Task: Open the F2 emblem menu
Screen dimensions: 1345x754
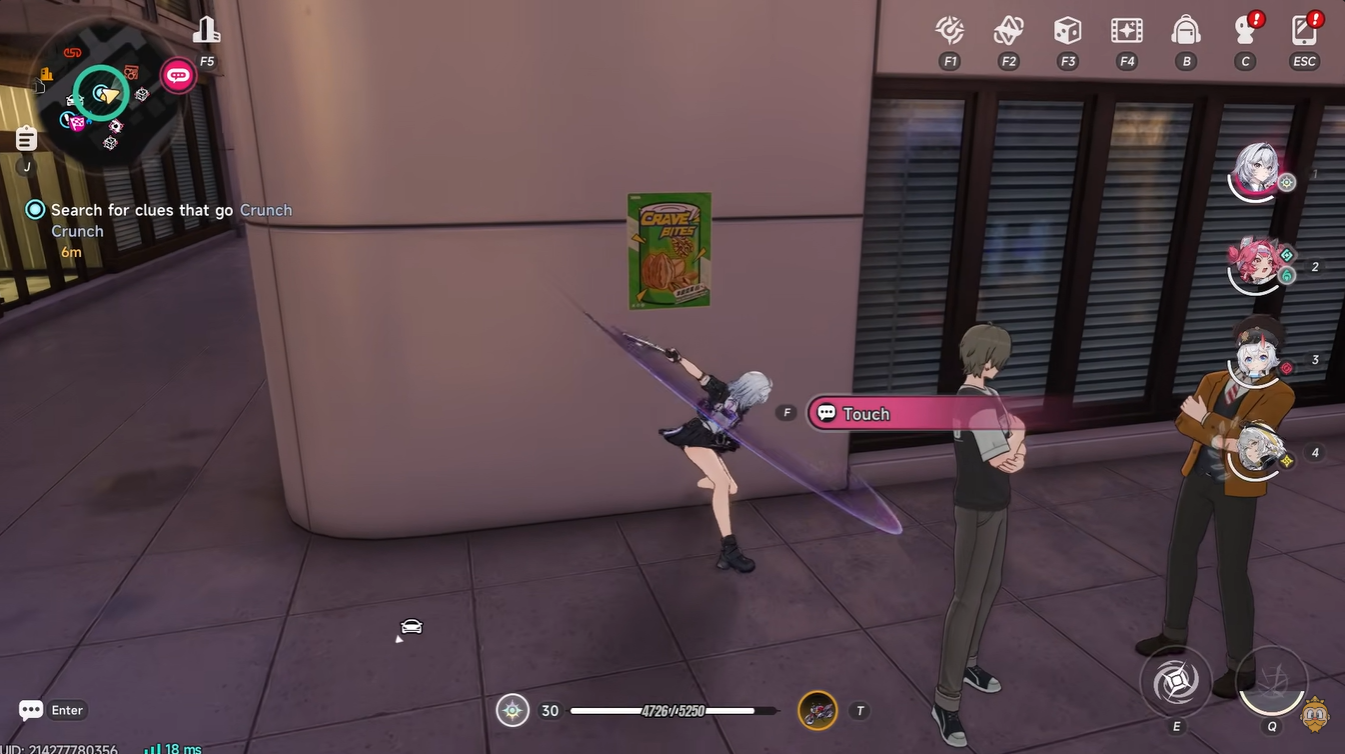Action: coord(1008,31)
